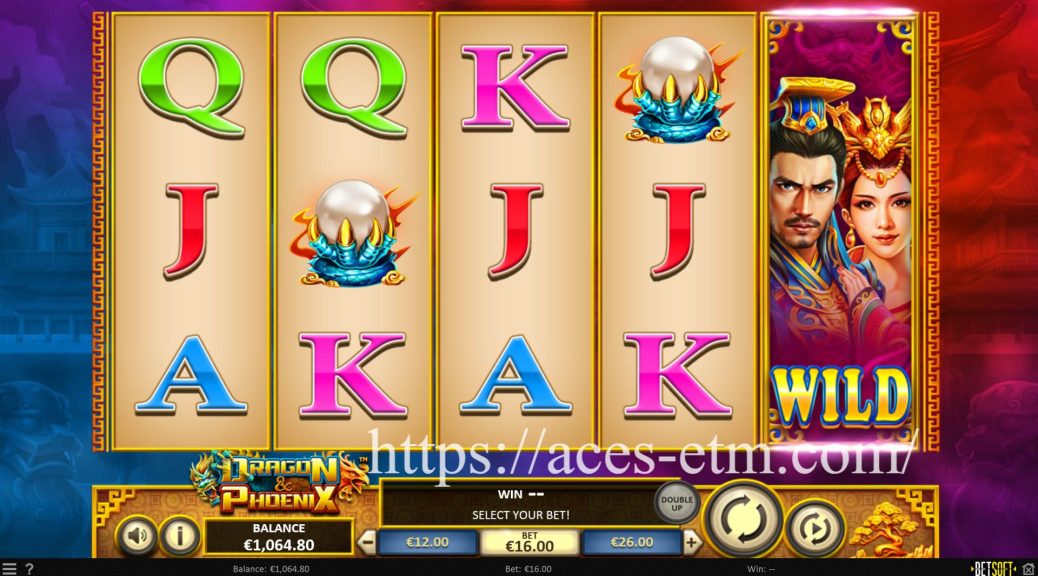Toggle the sound speaker button

(137, 537)
